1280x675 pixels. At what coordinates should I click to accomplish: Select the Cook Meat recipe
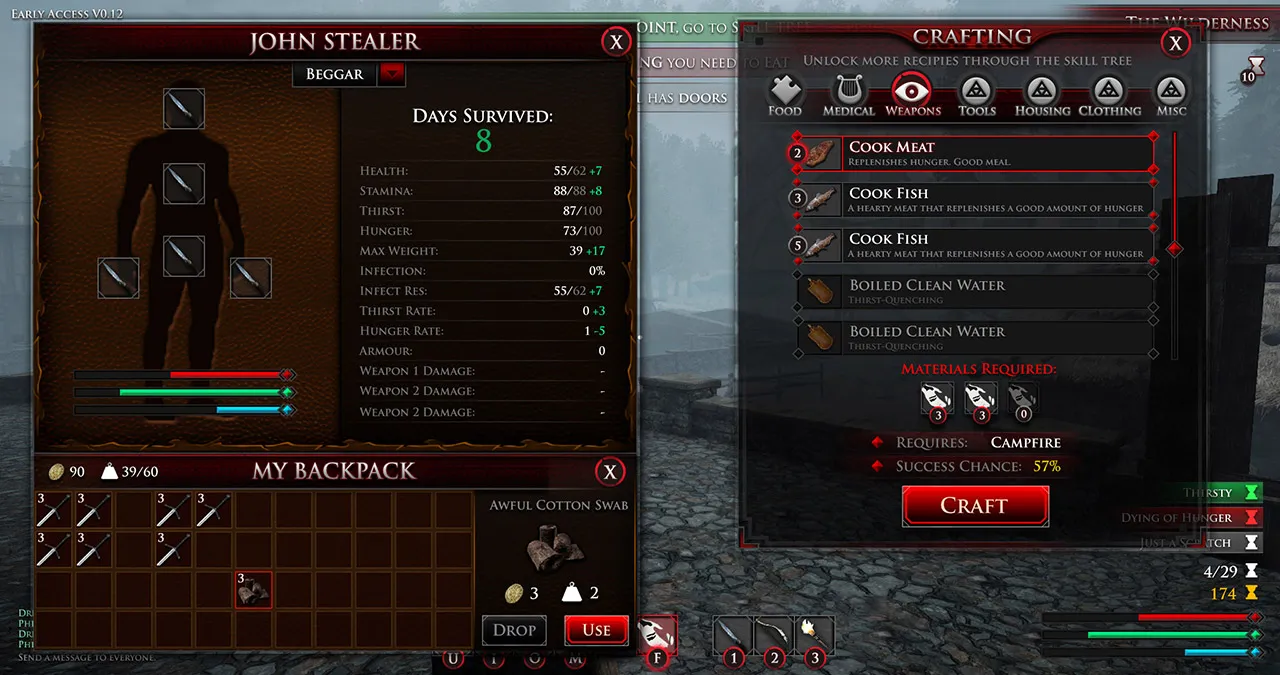(x=975, y=154)
